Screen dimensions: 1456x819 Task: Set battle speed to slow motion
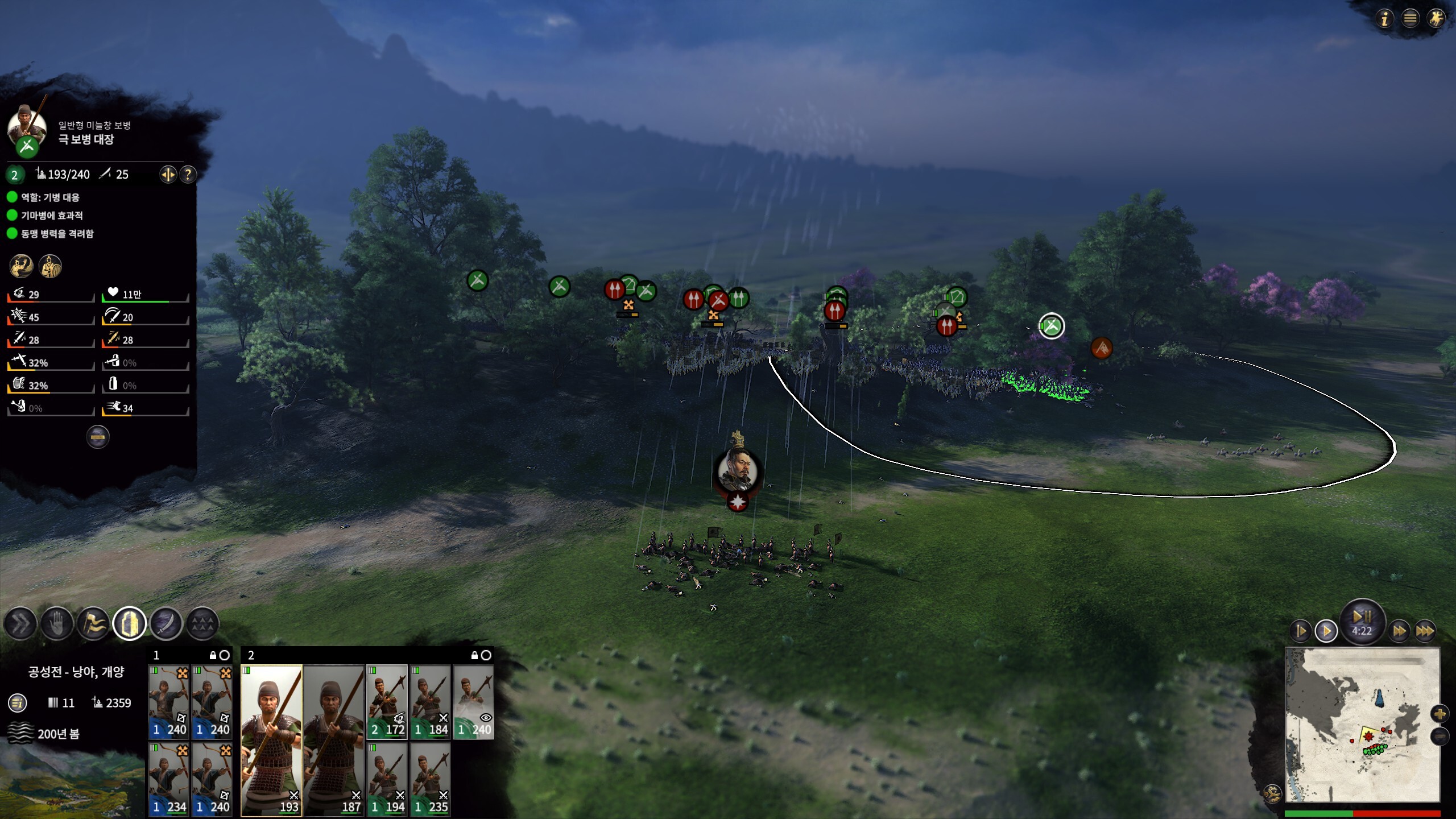[x=1301, y=631]
